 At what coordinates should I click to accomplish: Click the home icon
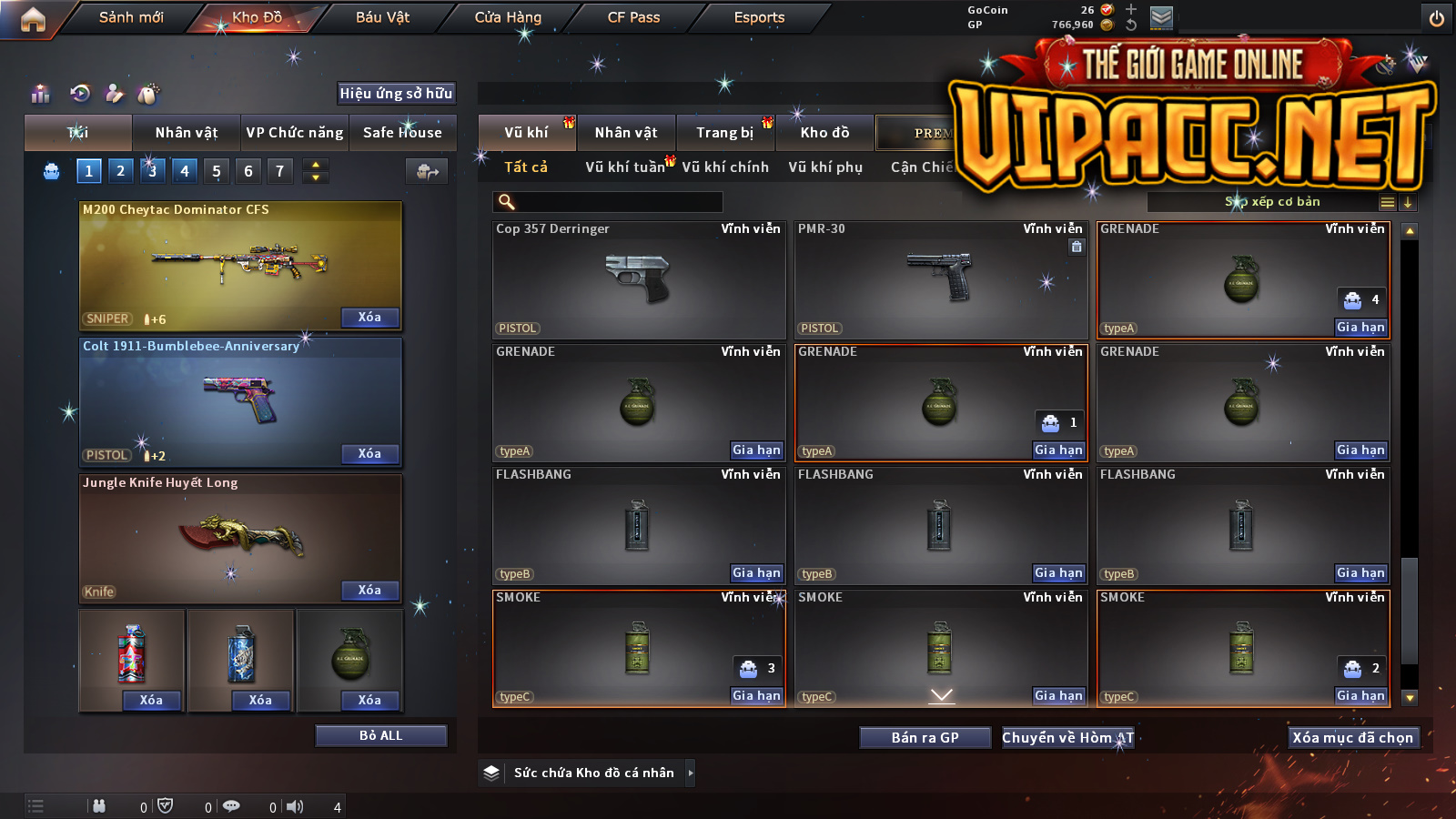pos(33,19)
